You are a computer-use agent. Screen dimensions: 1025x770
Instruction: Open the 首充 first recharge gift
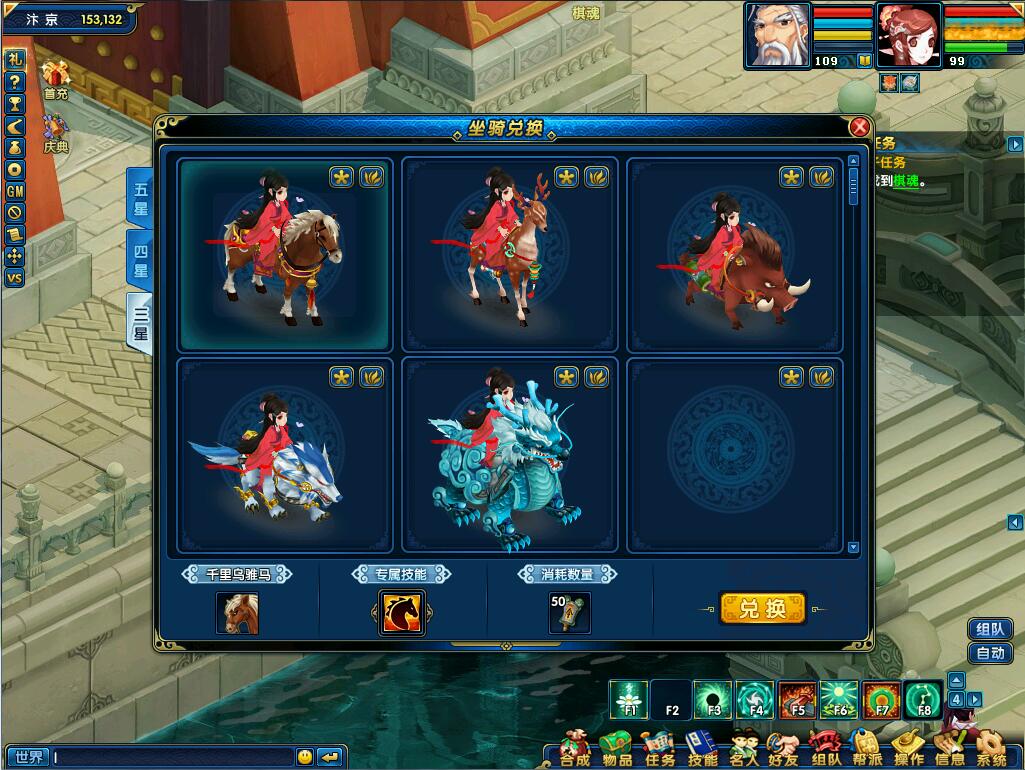pos(56,78)
